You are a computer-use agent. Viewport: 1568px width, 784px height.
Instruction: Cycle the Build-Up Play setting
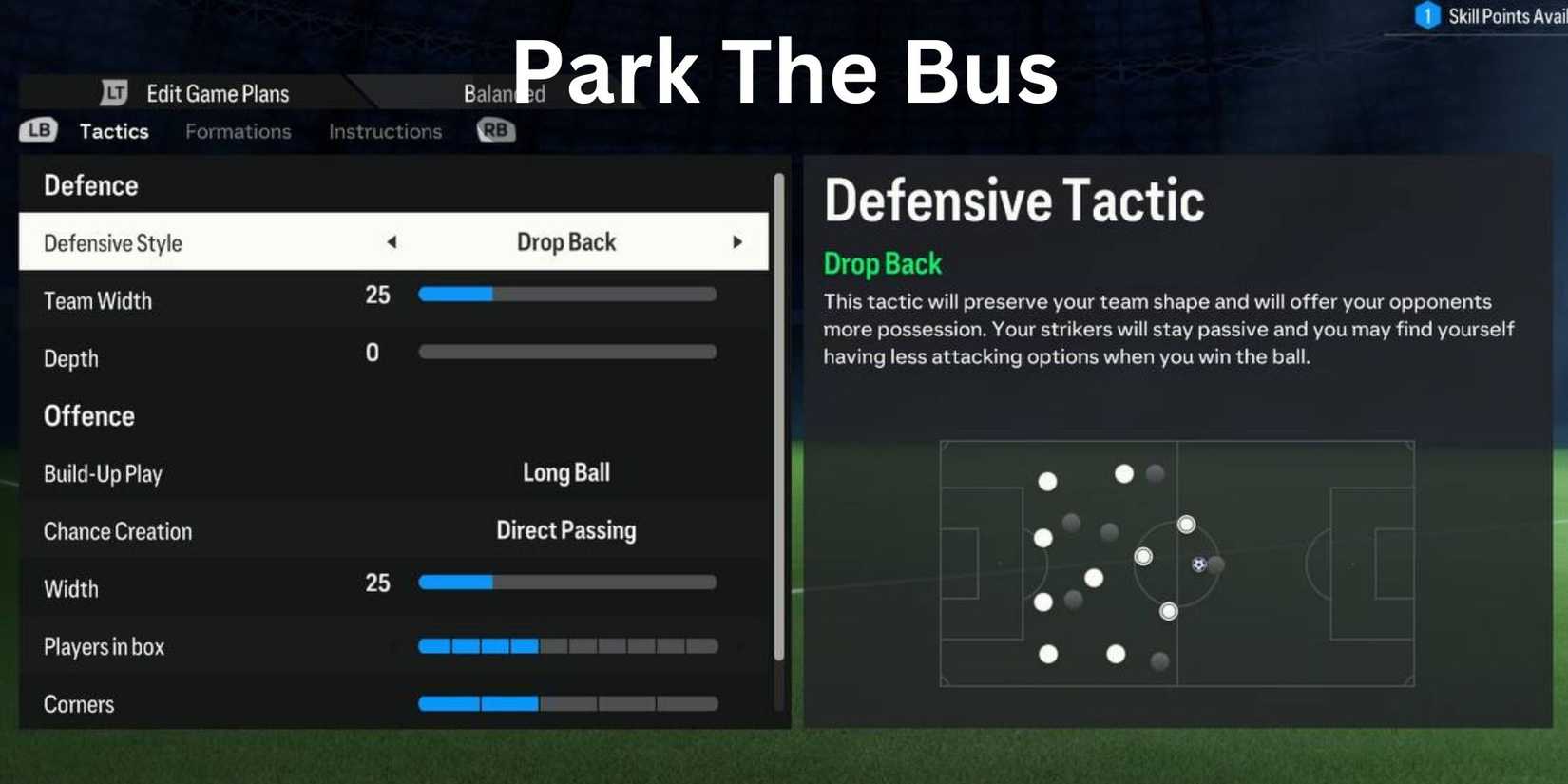[x=565, y=472]
